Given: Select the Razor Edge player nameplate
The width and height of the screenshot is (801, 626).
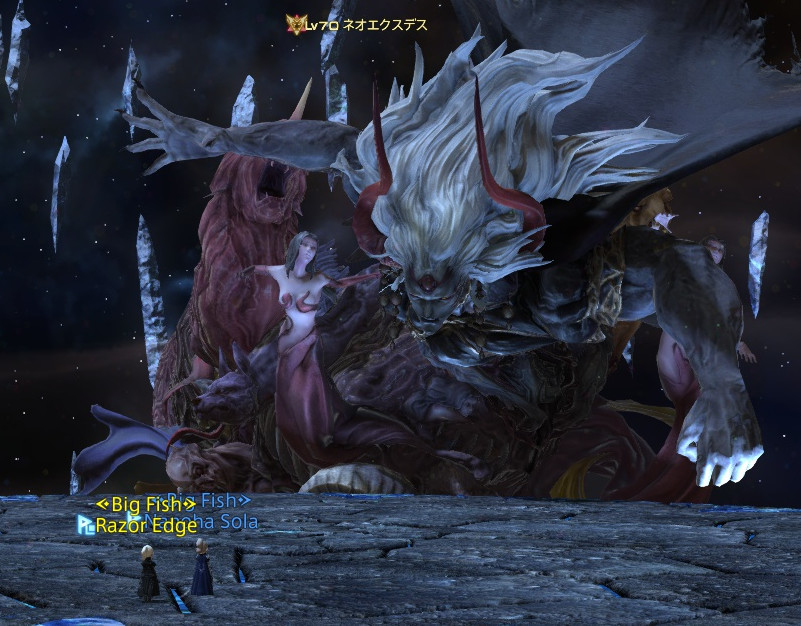Looking at the screenshot, I should pyautogui.click(x=146, y=526).
